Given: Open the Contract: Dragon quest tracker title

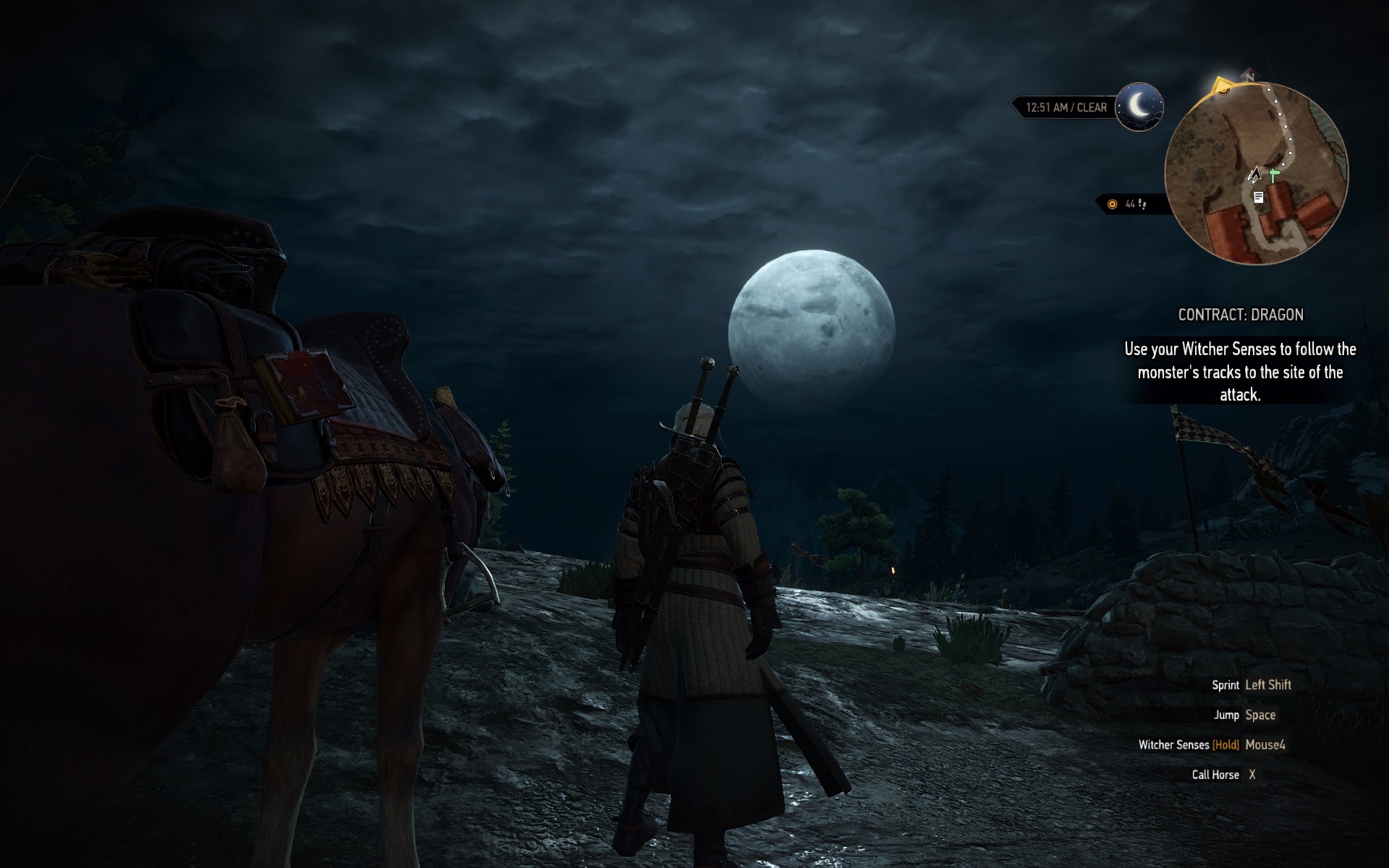Looking at the screenshot, I should [x=1241, y=315].
